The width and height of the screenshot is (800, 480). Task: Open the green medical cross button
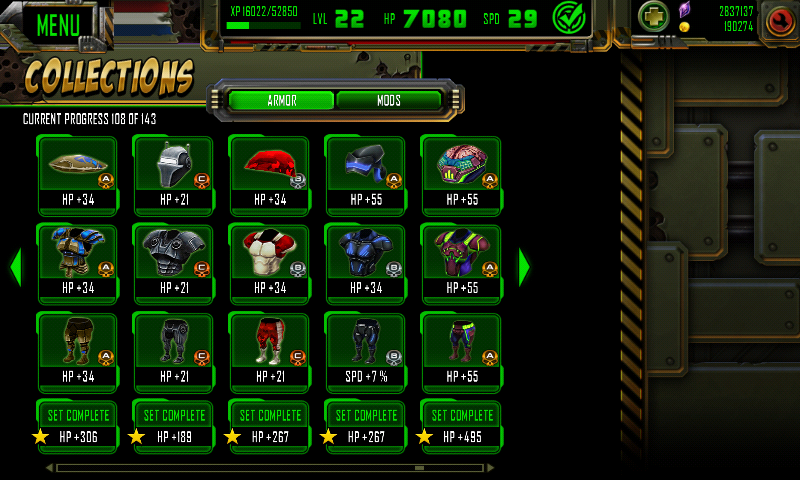[x=653, y=18]
